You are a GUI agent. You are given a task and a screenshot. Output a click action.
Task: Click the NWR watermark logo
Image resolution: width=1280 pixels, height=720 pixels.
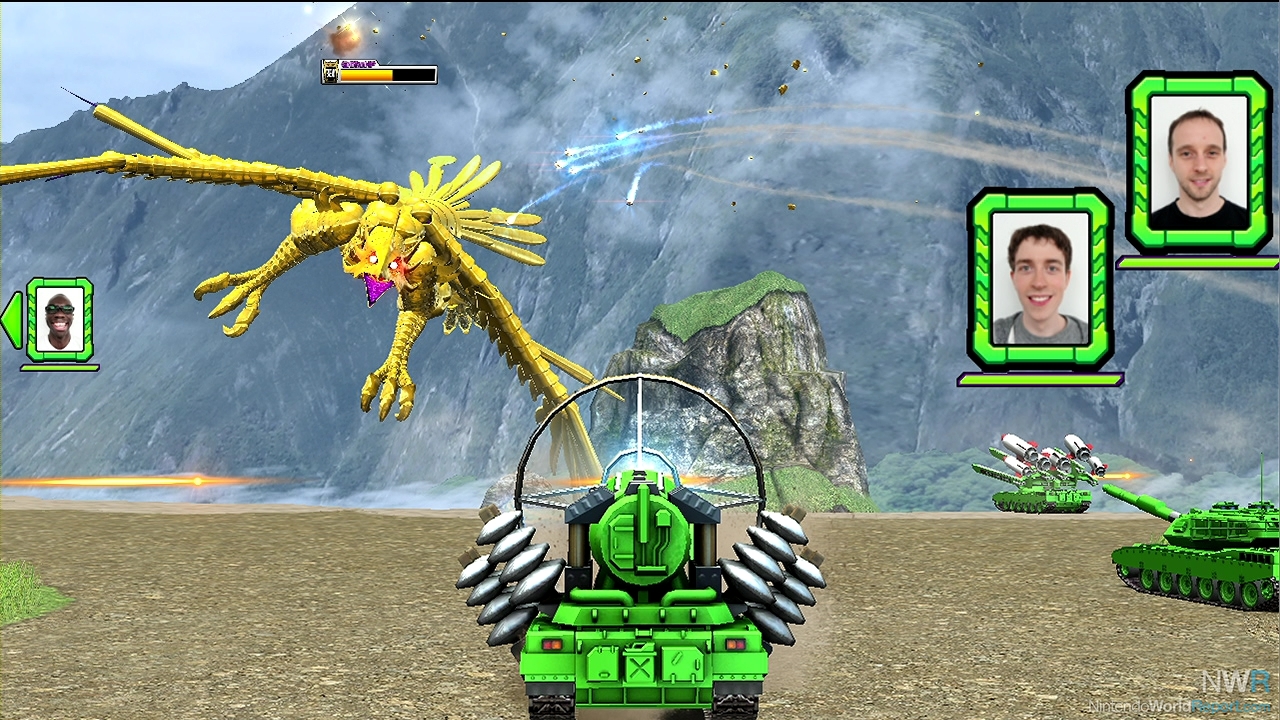tap(1236, 681)
